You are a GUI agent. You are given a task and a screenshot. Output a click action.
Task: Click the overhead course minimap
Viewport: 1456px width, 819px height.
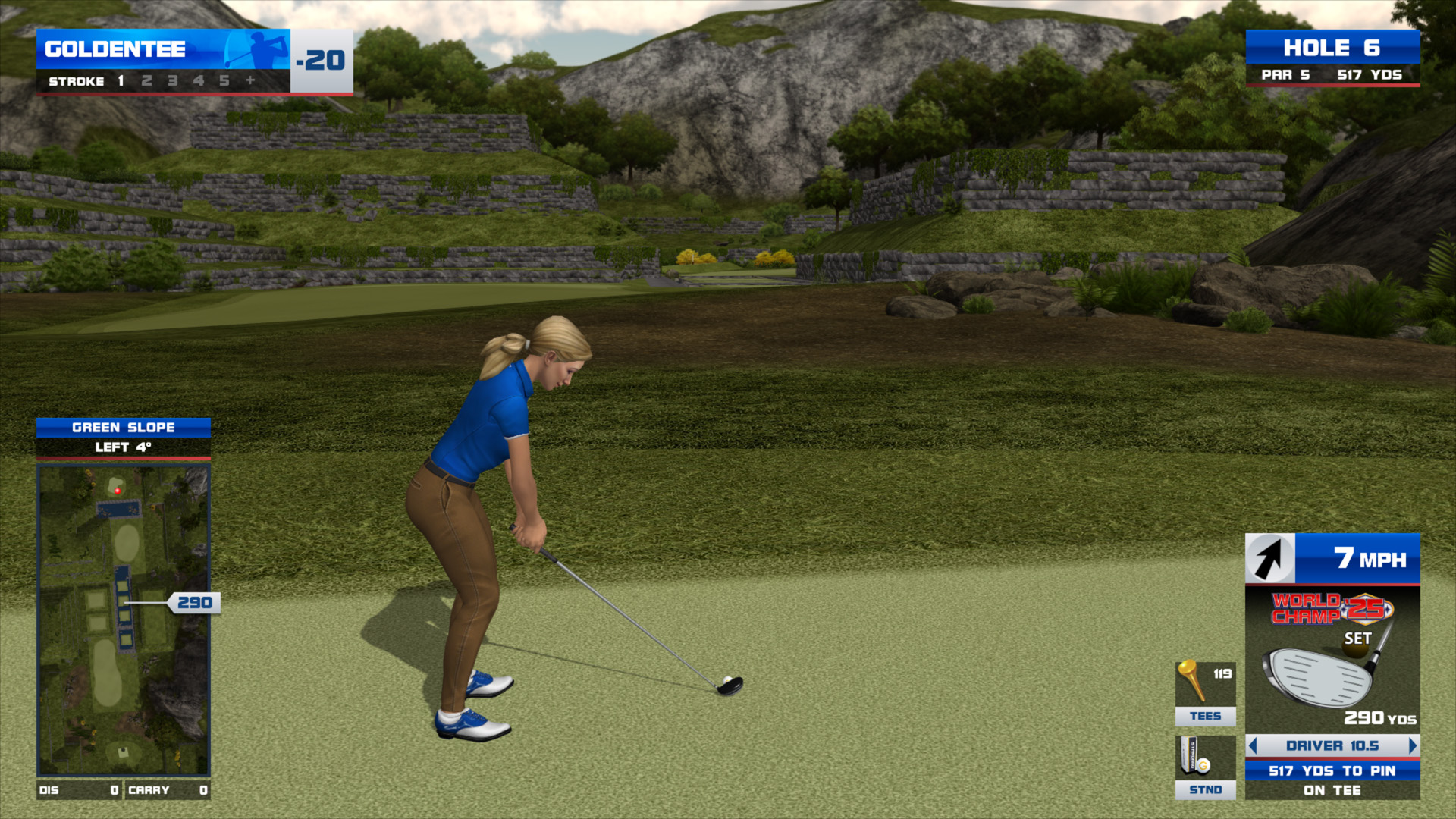point(124,620)
